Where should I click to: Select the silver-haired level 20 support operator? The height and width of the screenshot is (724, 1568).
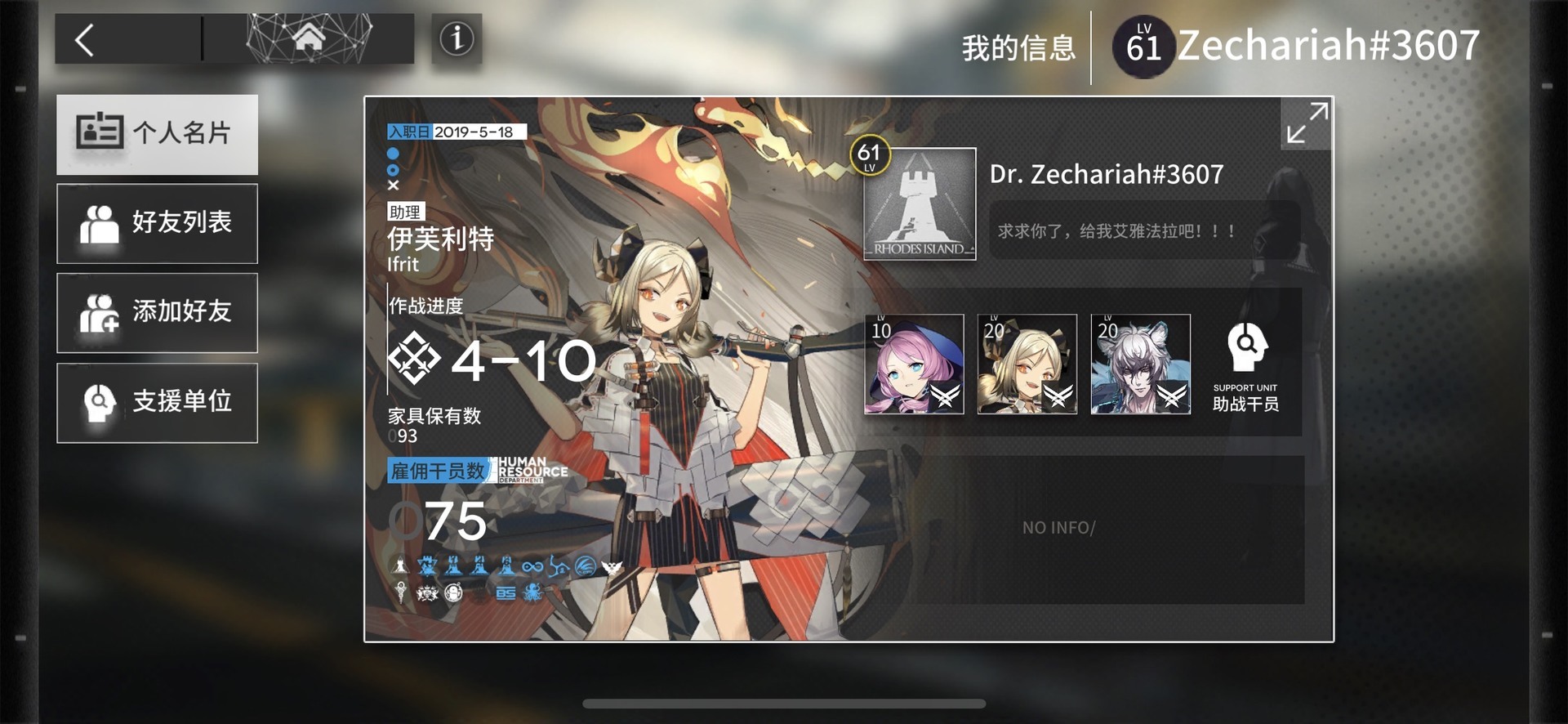tap(1140, 364)
